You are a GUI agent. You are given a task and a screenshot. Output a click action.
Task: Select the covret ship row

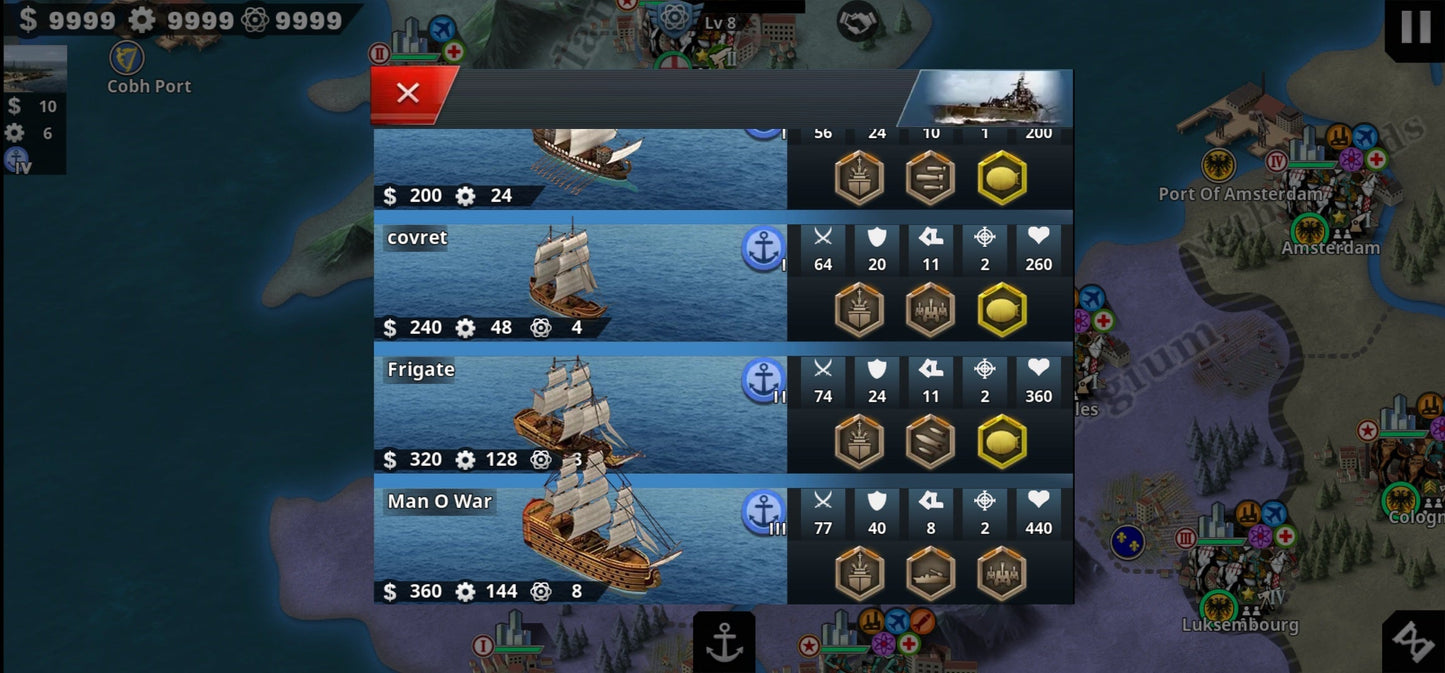point(580,276)
